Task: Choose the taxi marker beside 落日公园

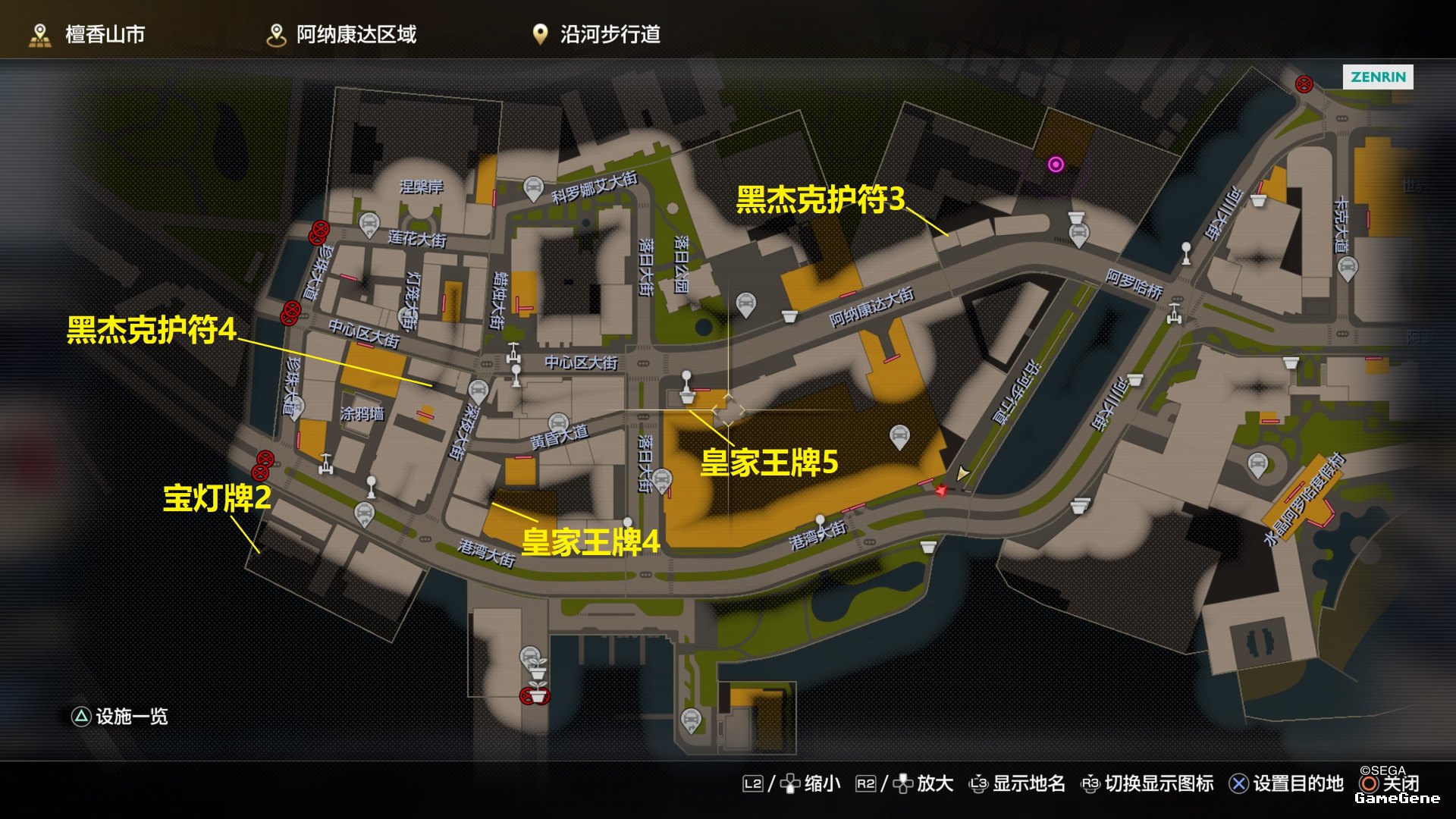Action: point(746,304)
